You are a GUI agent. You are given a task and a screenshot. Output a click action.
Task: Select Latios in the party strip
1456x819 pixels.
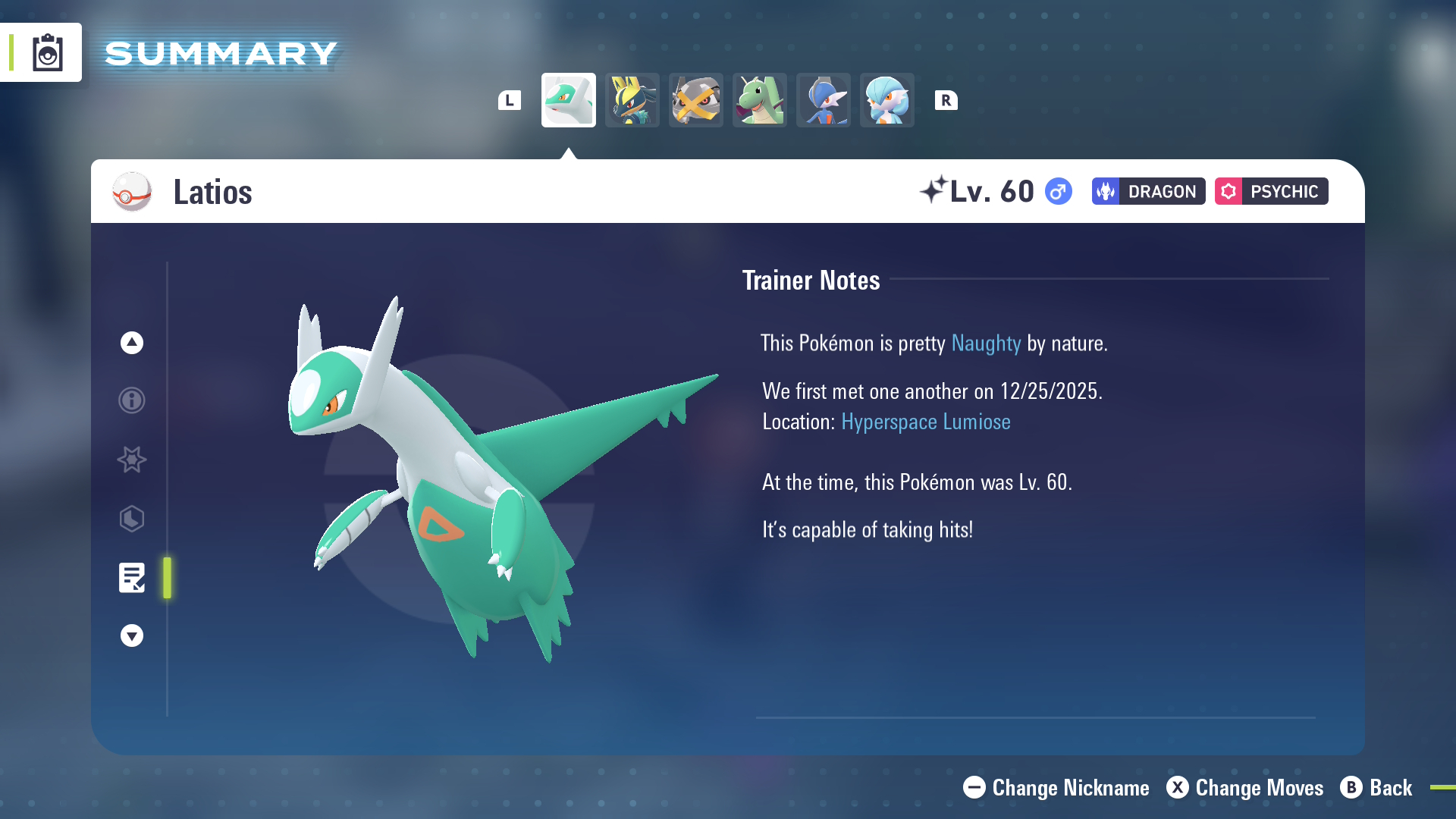[568, 100]
